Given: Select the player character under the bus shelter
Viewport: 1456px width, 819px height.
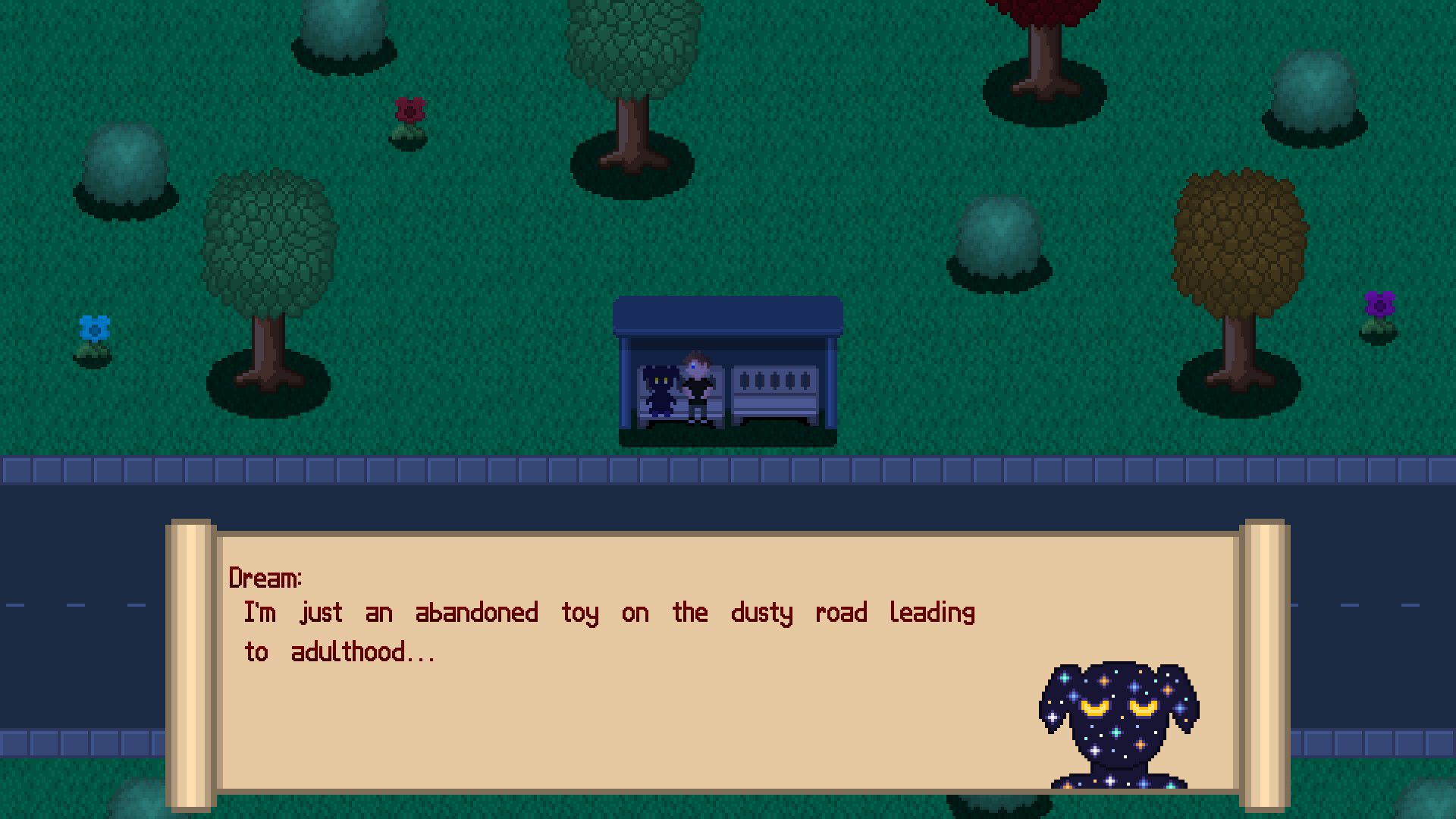Looking at the screenshot, I should [x=698, y=387].
